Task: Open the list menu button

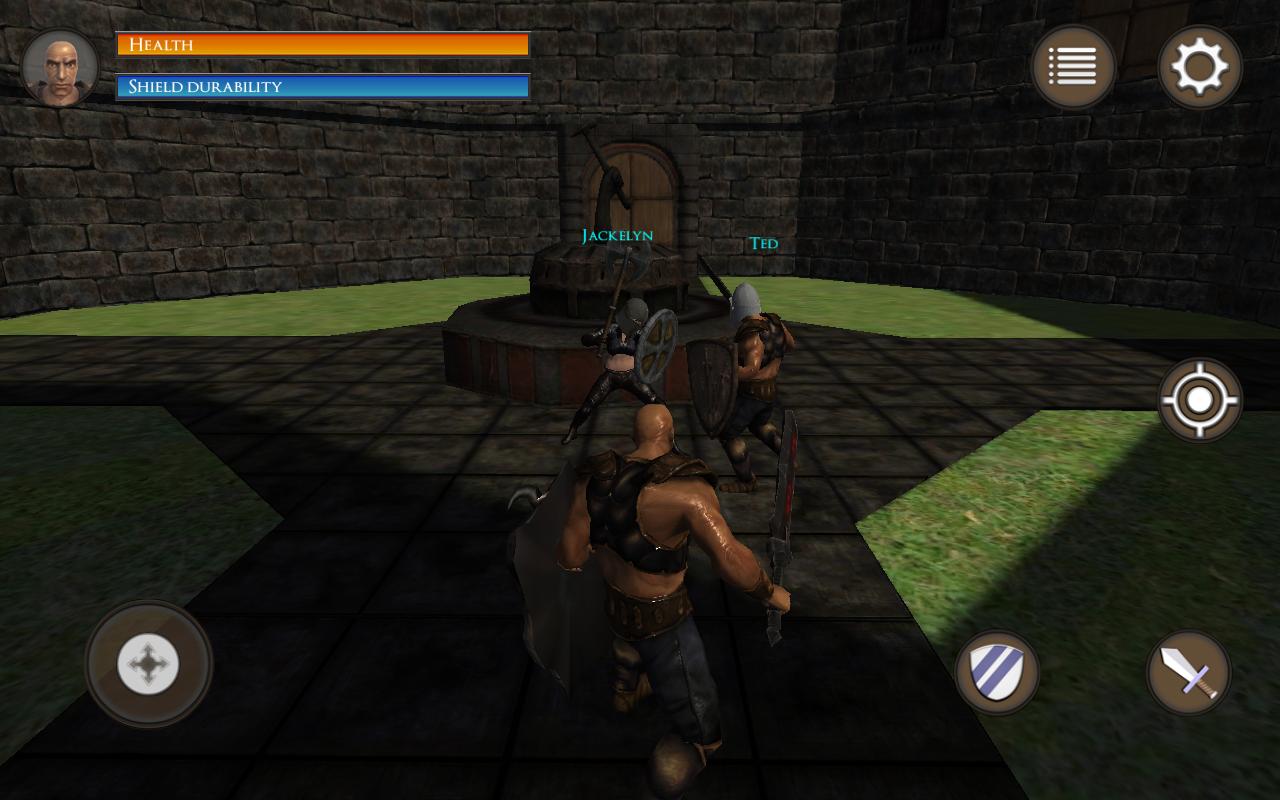Action: tap(1073, 67)
